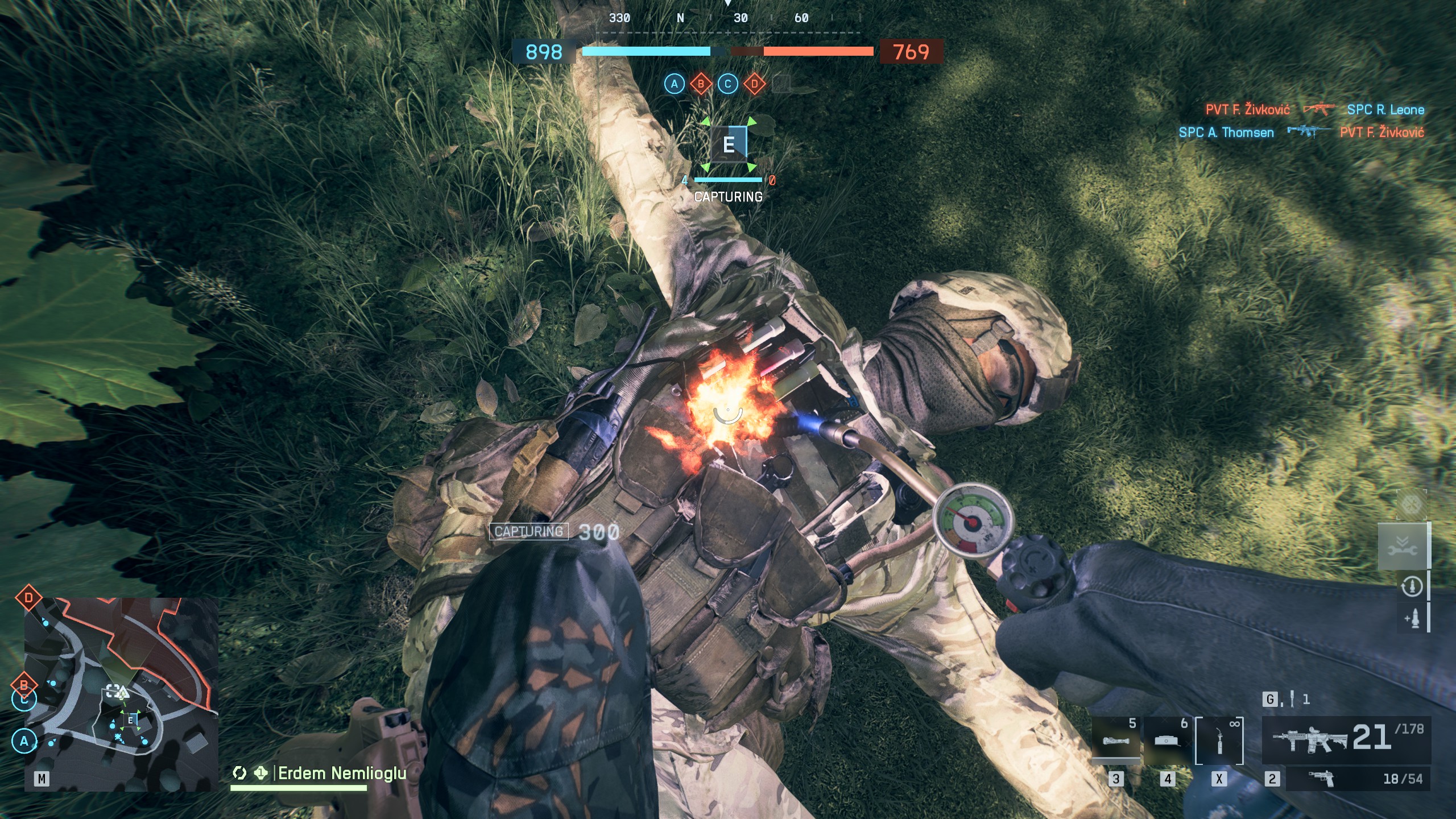Click the wrench repair trait icon
1456x819 pixels.
click(x=1402, y=547)
